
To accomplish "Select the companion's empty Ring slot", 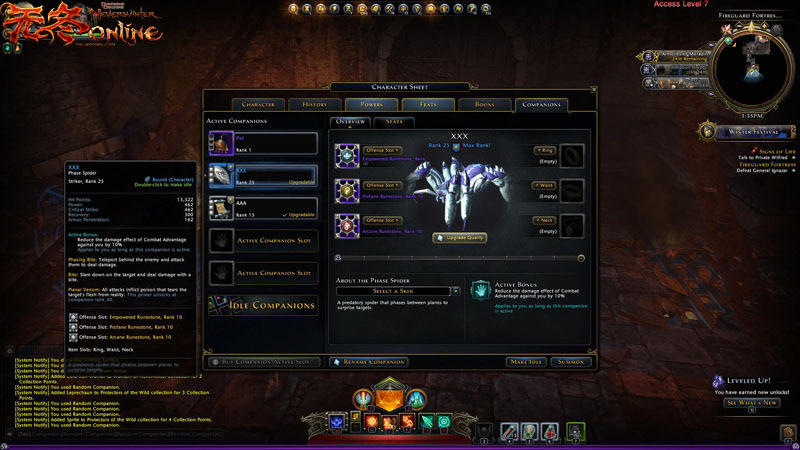I will (x=571, y=155).
